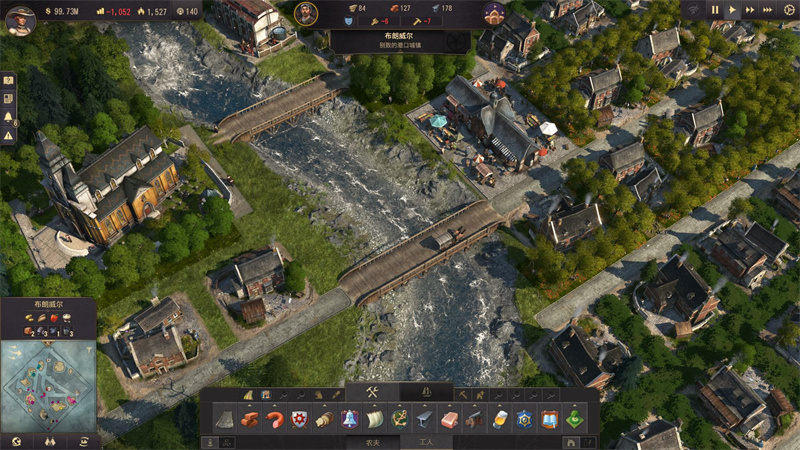Screen dimensions: 800x450
Task: Pause the game speed
Action: 715,10
